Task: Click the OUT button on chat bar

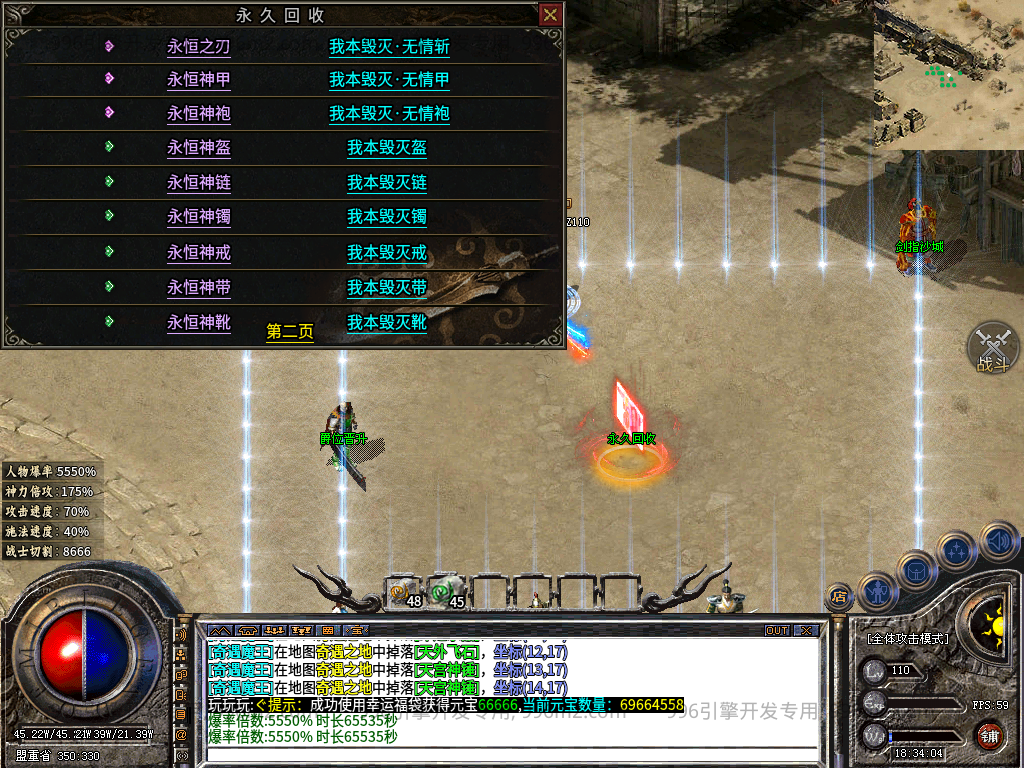Action: [x=777, y=631]
